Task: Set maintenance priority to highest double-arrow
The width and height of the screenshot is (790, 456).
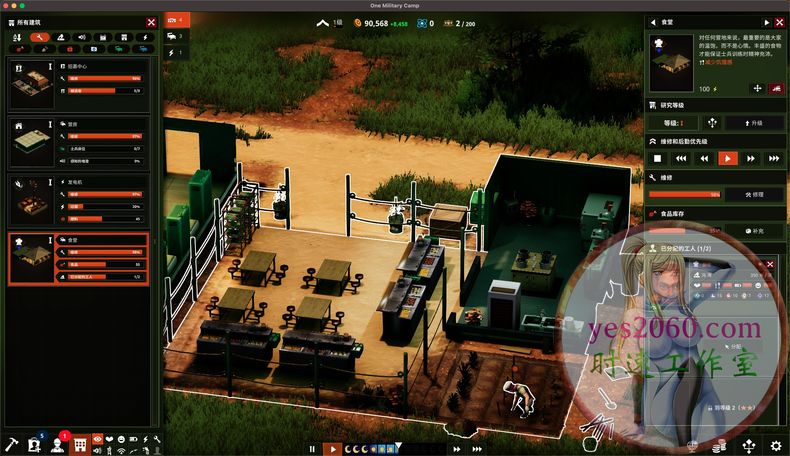Action: (x=773, y=158)
